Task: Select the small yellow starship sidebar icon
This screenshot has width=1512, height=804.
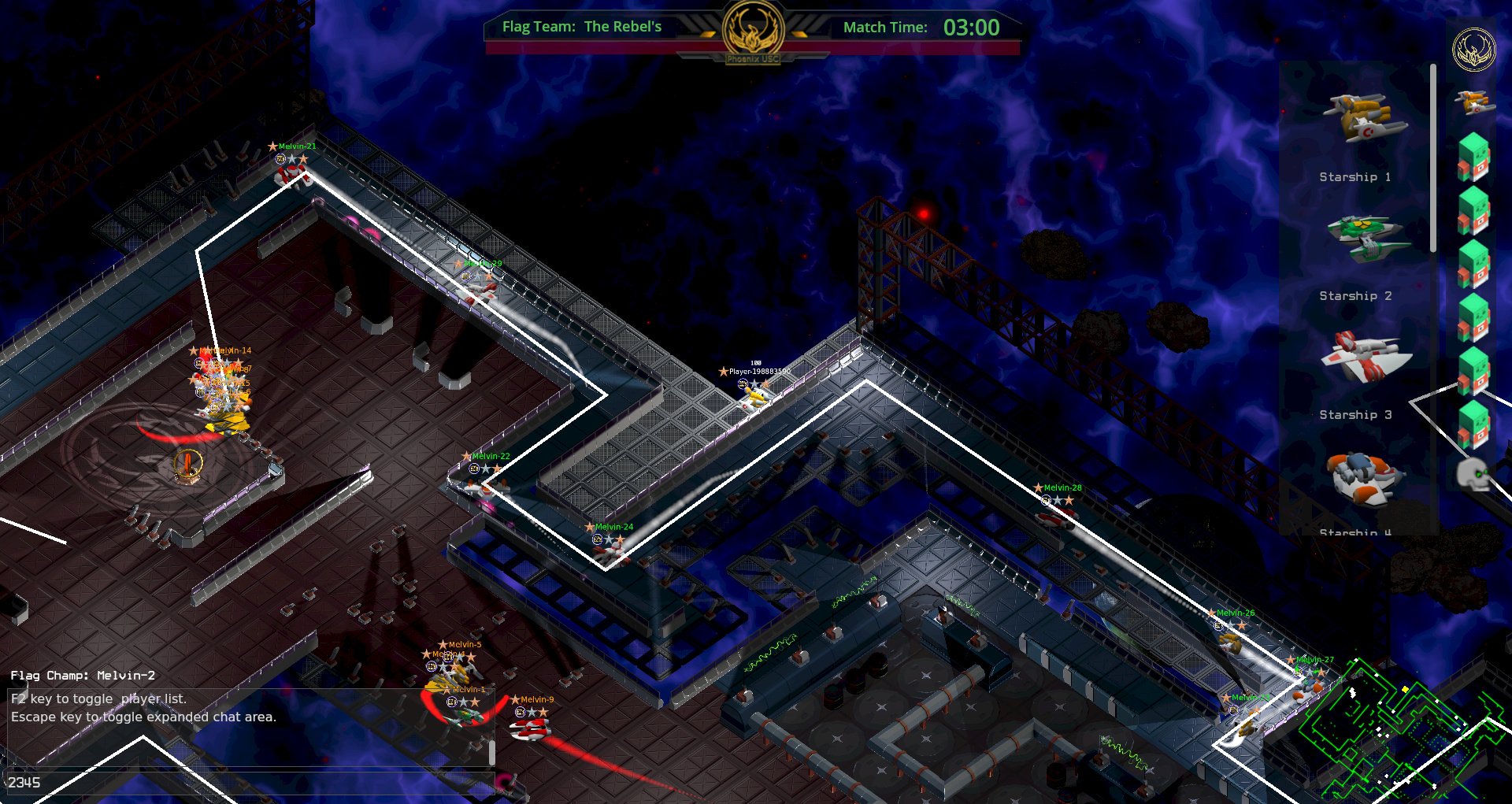Action: [1473, 102]
